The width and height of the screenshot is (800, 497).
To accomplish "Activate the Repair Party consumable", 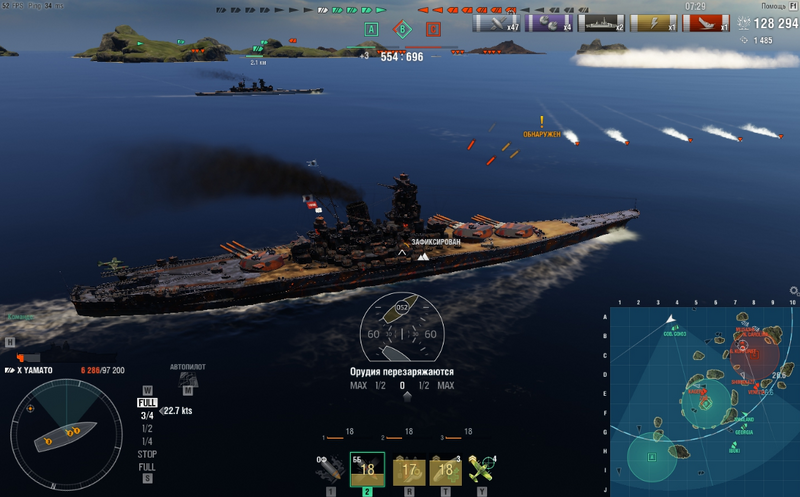I will (445, 472).
